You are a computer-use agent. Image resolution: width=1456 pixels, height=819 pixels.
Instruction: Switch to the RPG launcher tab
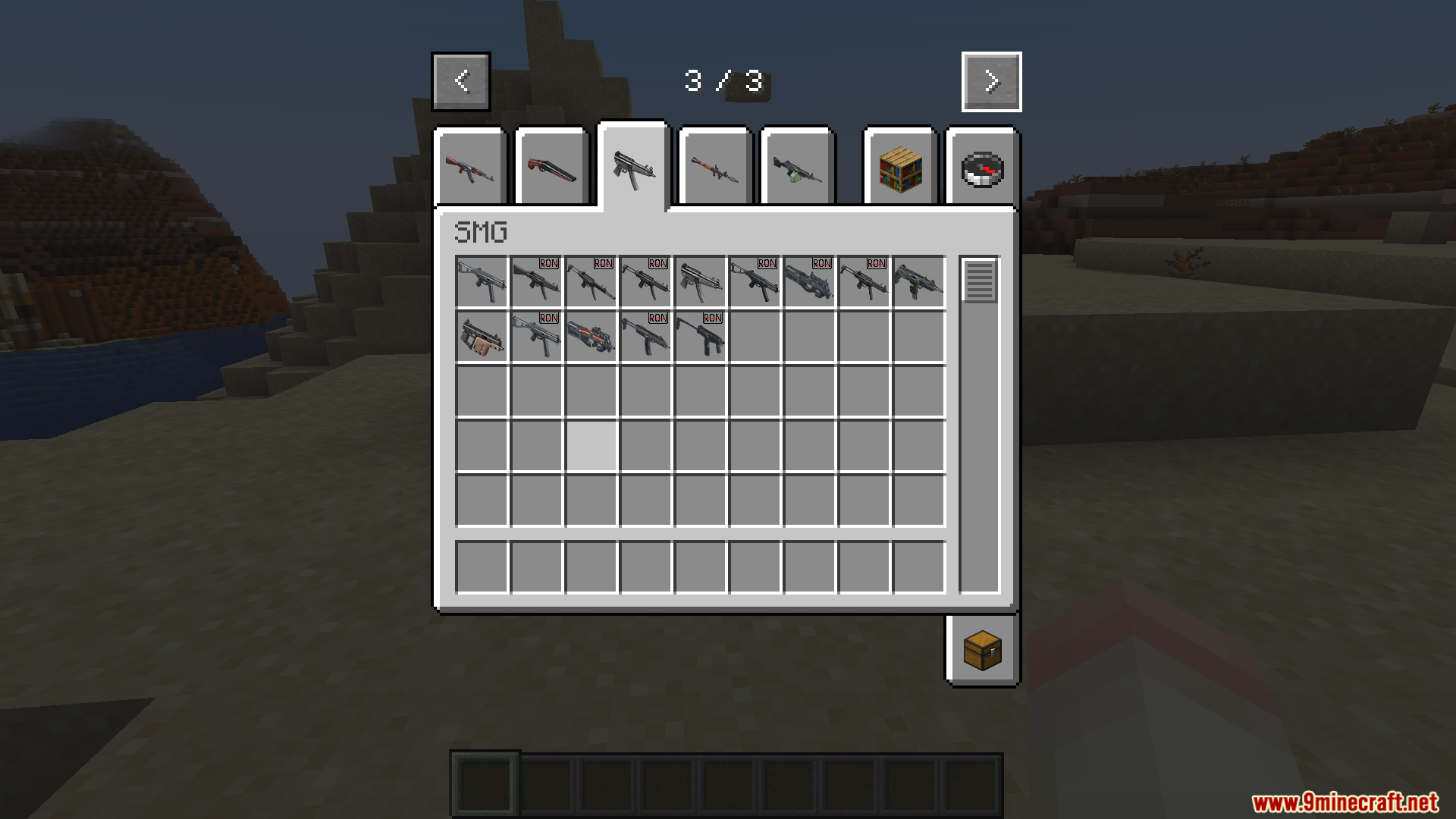point(714,167)
